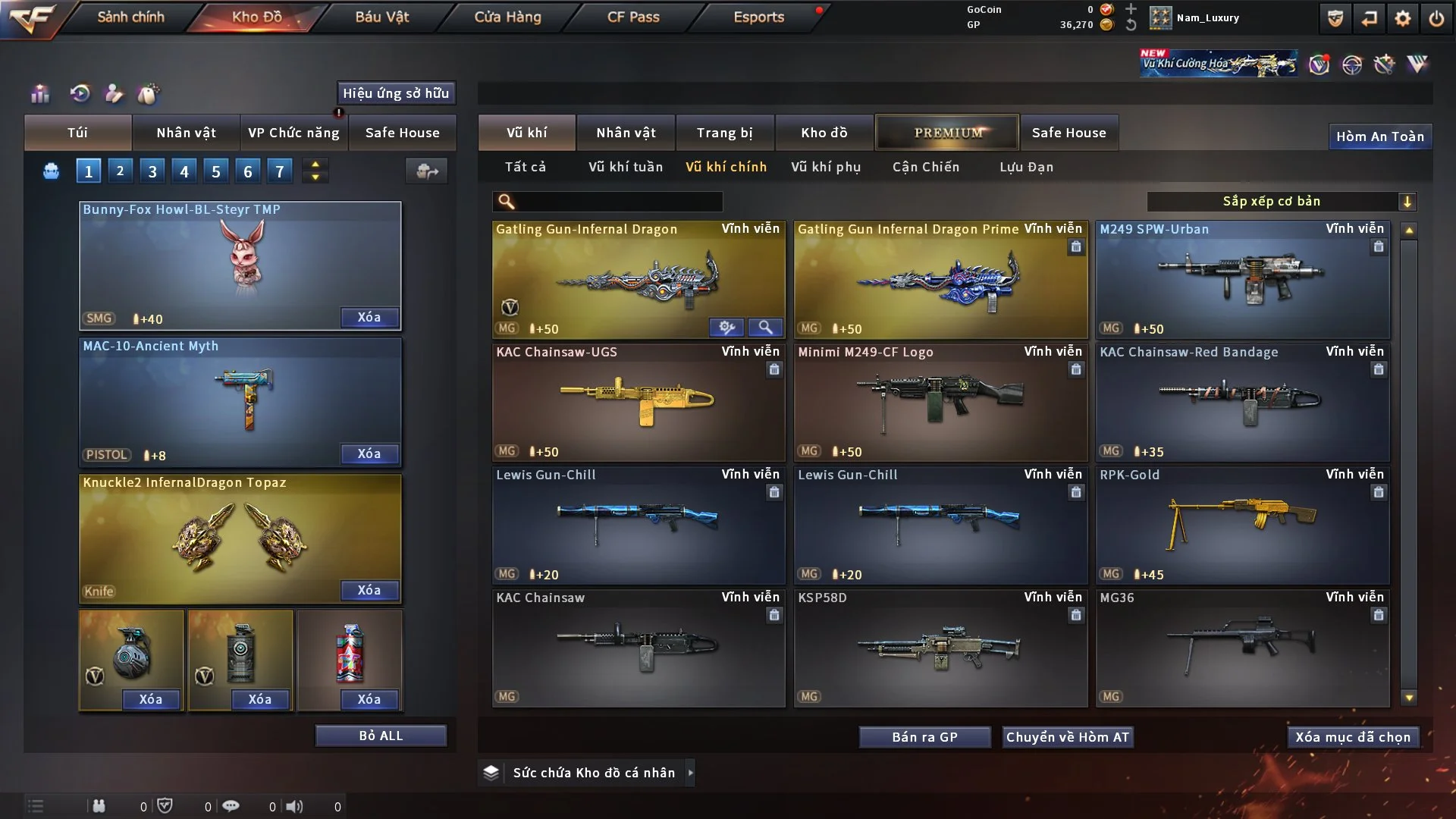Show the Cận Chiến melee category
This screenshot has width=1456, height=819.
click(x=926, y=167)
